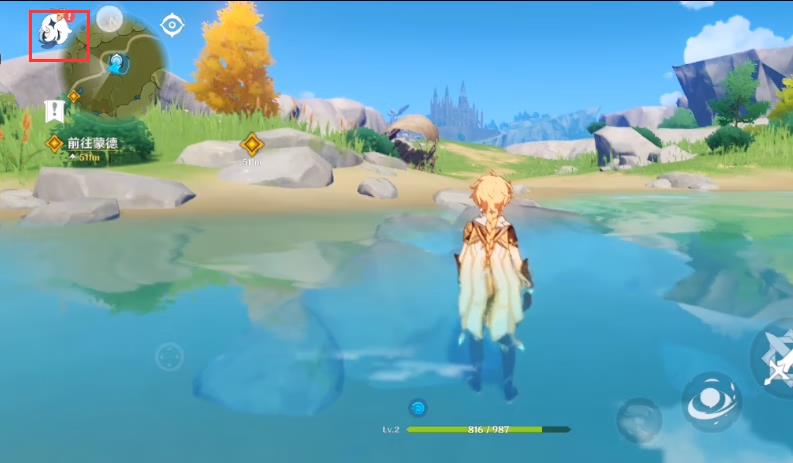
Task: Tap the faded elemental burst button
Action: click(638, 419)
